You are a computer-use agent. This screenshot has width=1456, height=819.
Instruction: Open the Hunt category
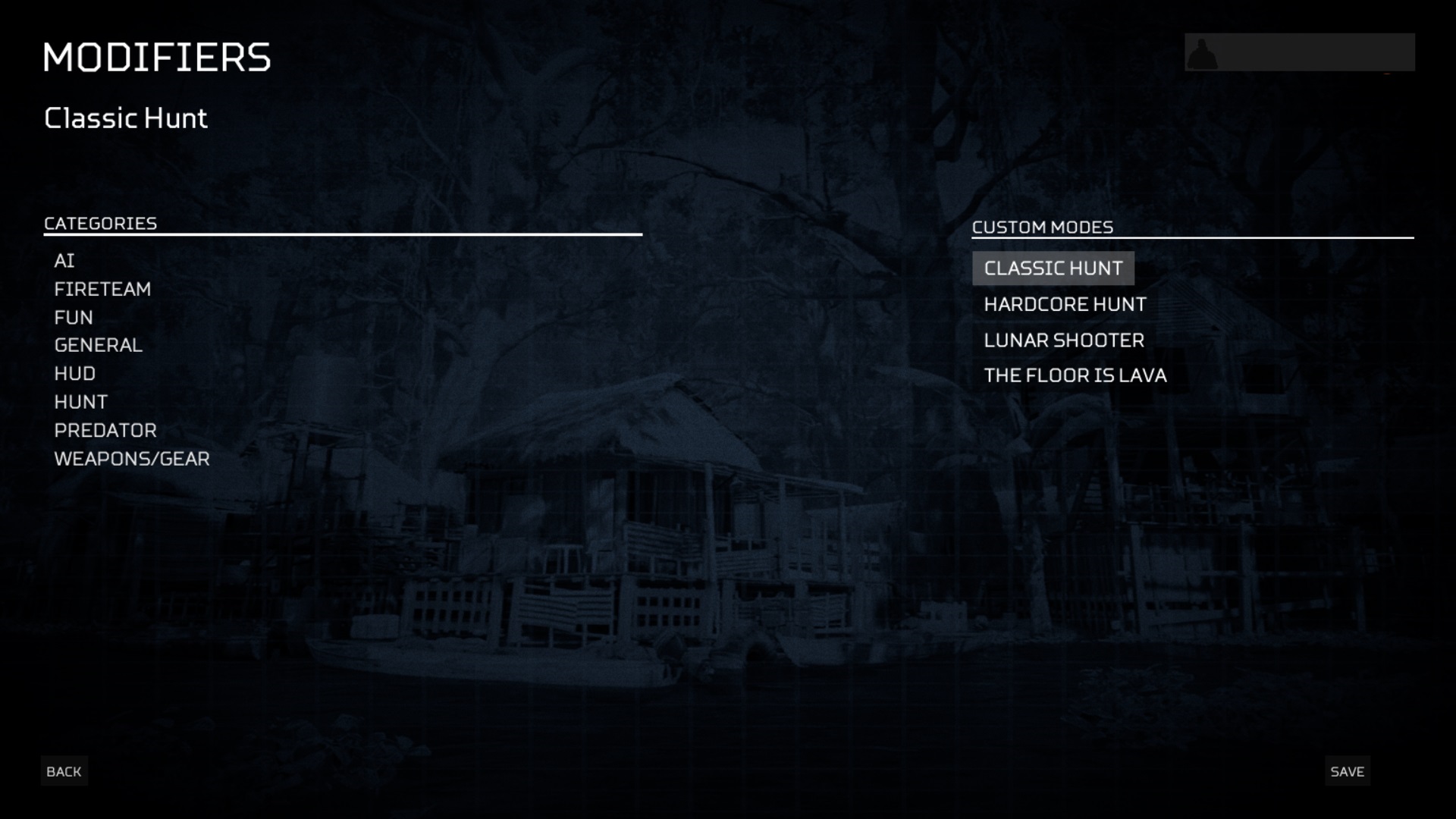coord(81,402)
